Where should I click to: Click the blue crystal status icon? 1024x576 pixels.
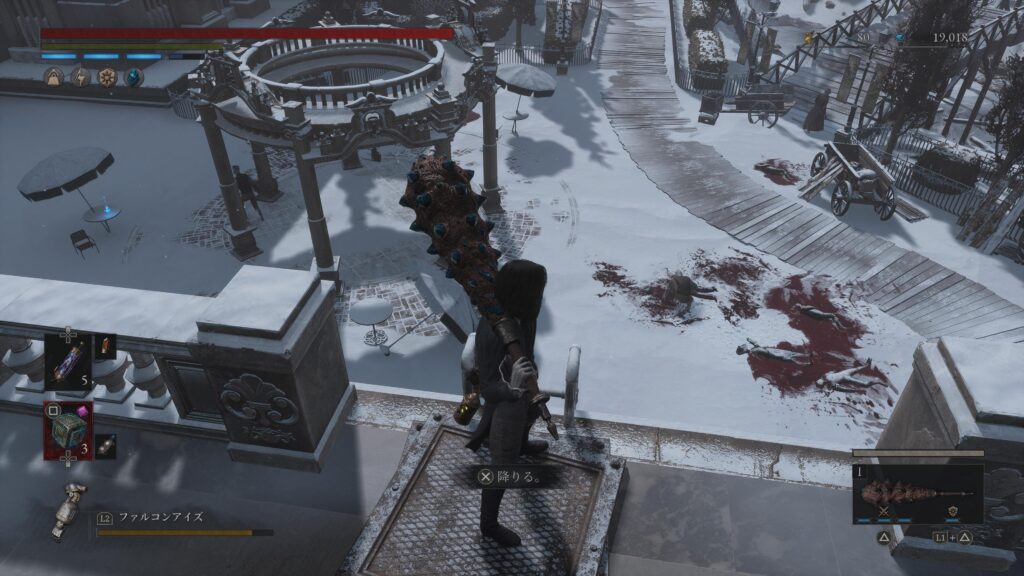click(133, 76)
